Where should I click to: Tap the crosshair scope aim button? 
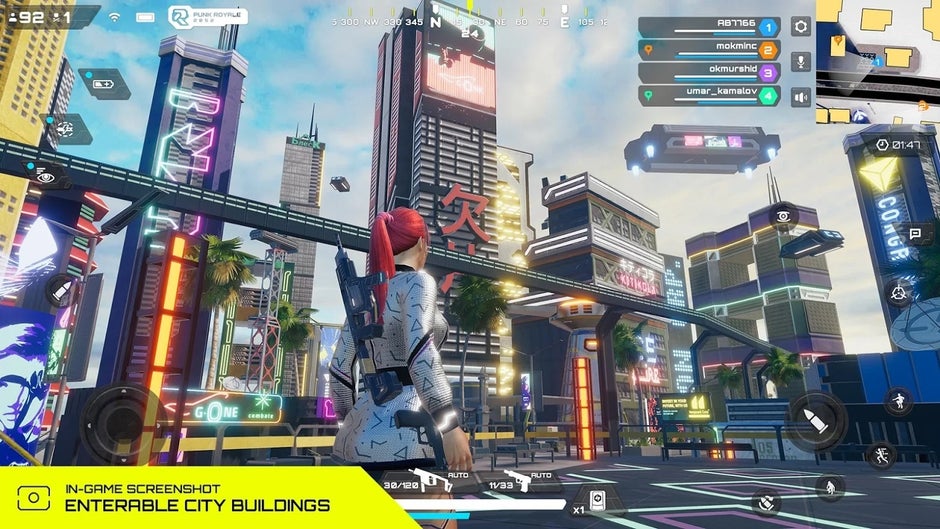tap(896, 293)
